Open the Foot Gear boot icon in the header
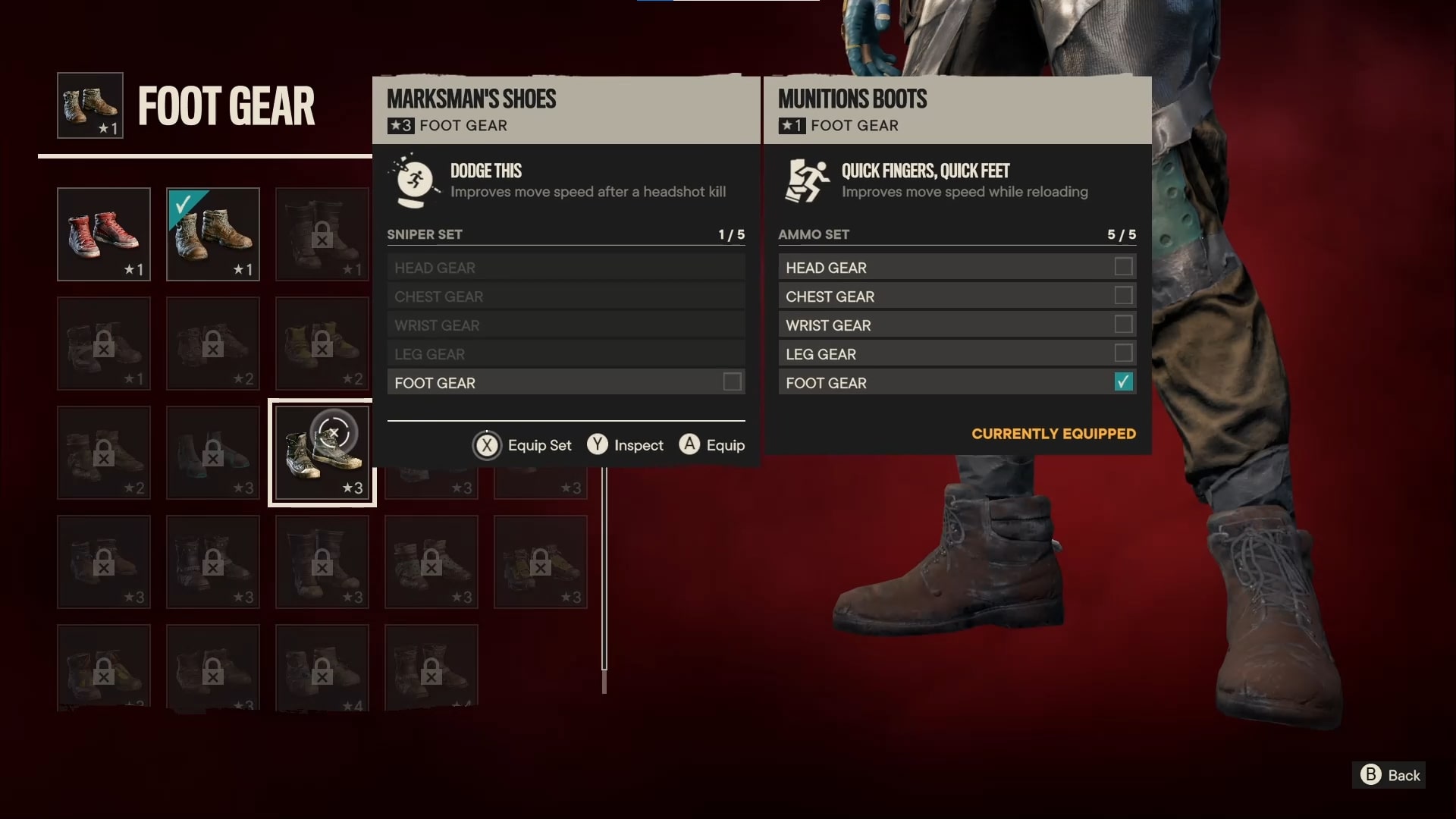This screenshot has height=819, width=1456. pos(89,105)
